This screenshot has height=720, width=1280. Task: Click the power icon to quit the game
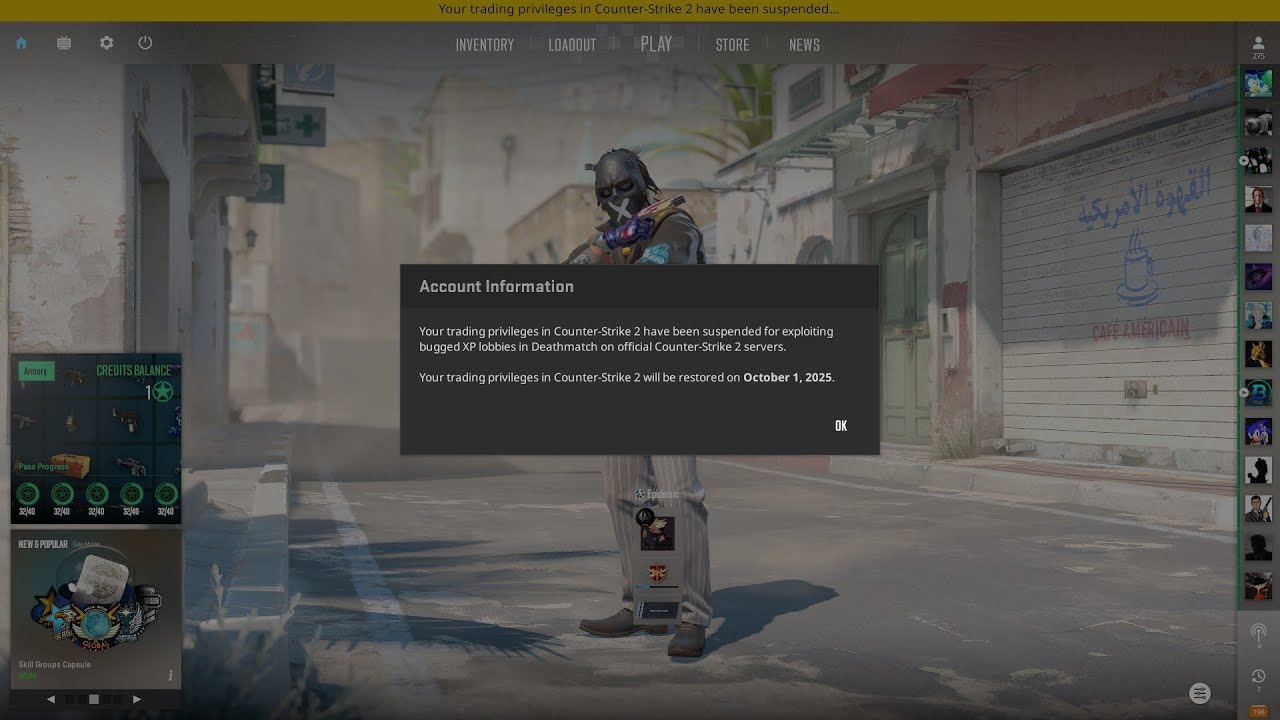(x=145, y=43)
